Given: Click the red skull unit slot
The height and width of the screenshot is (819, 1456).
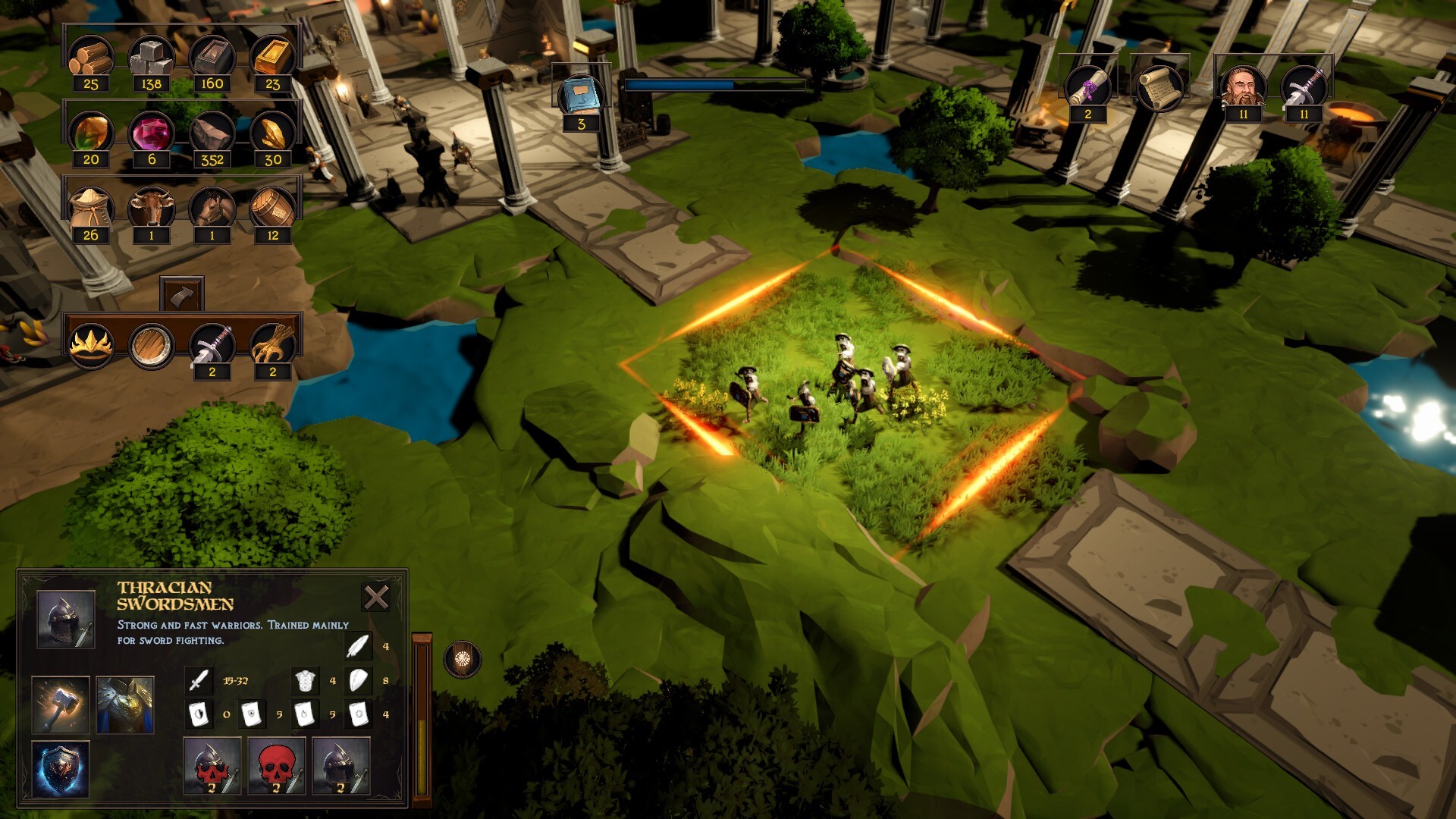Looking at the screenshot, I should pyautogui.click(x=277, y=766).
